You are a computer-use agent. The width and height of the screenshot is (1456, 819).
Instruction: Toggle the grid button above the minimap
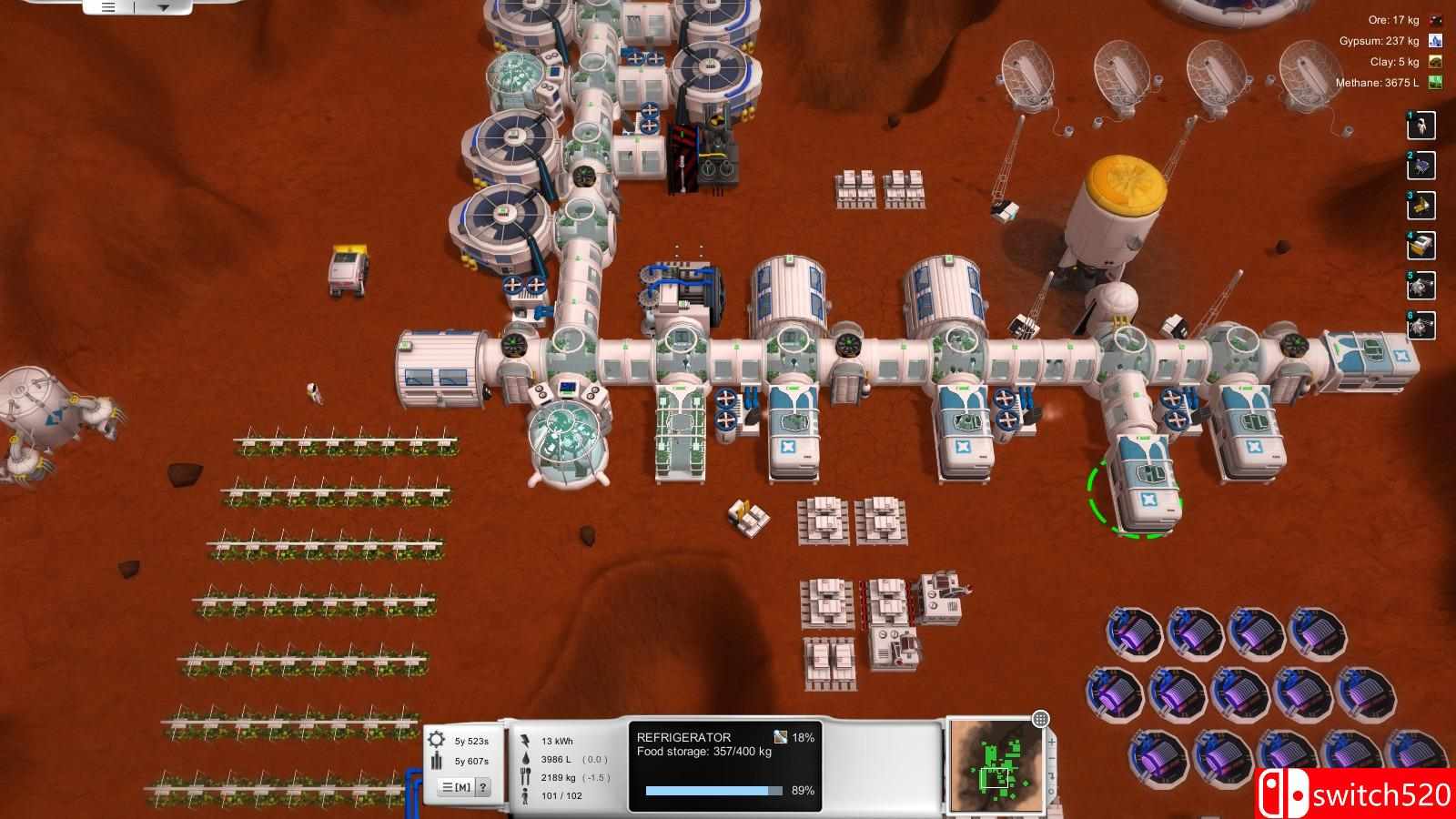pyautogui.click(x=1041, y=720)
